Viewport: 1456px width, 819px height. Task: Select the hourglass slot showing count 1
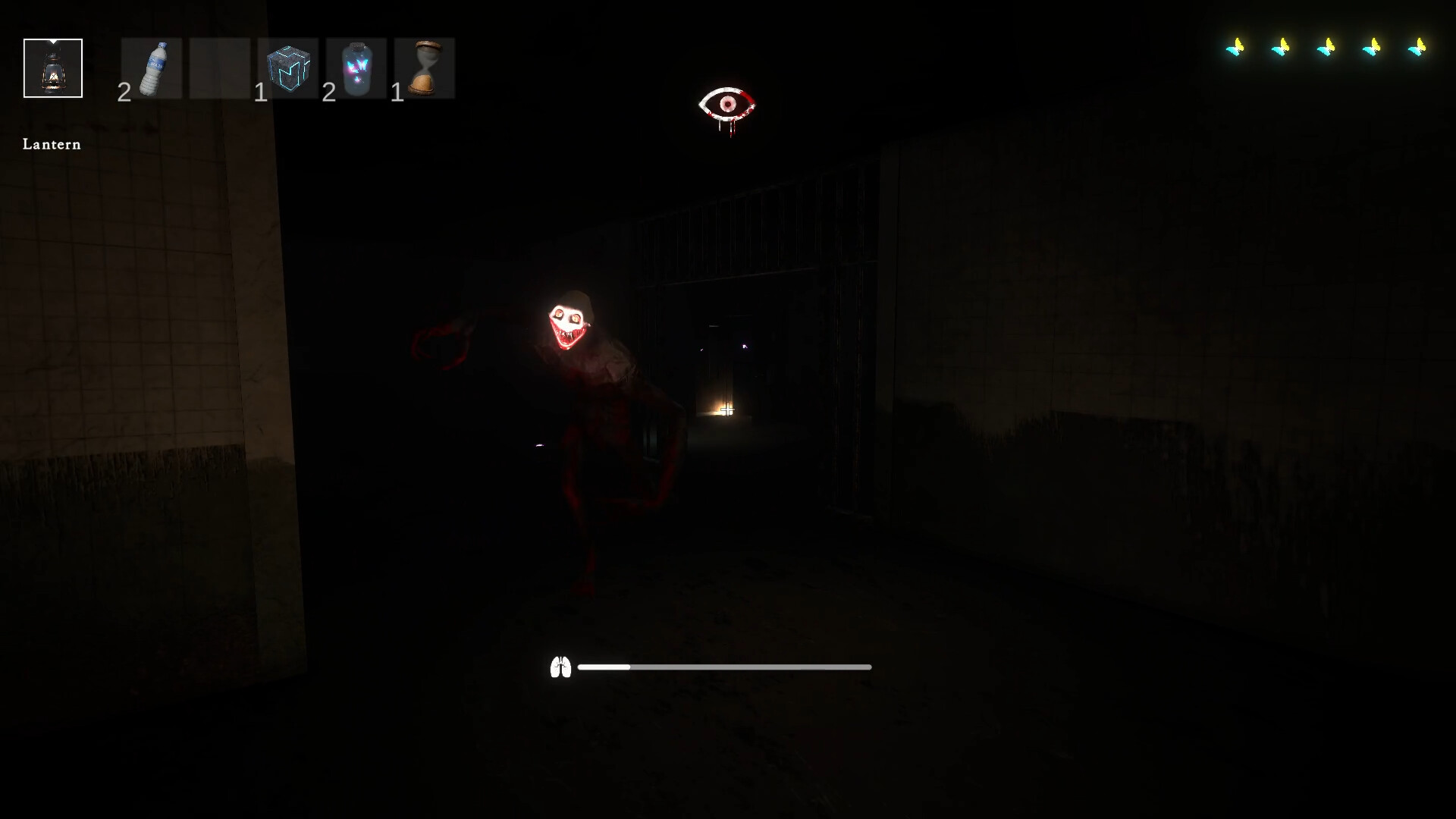coord(425,67)
